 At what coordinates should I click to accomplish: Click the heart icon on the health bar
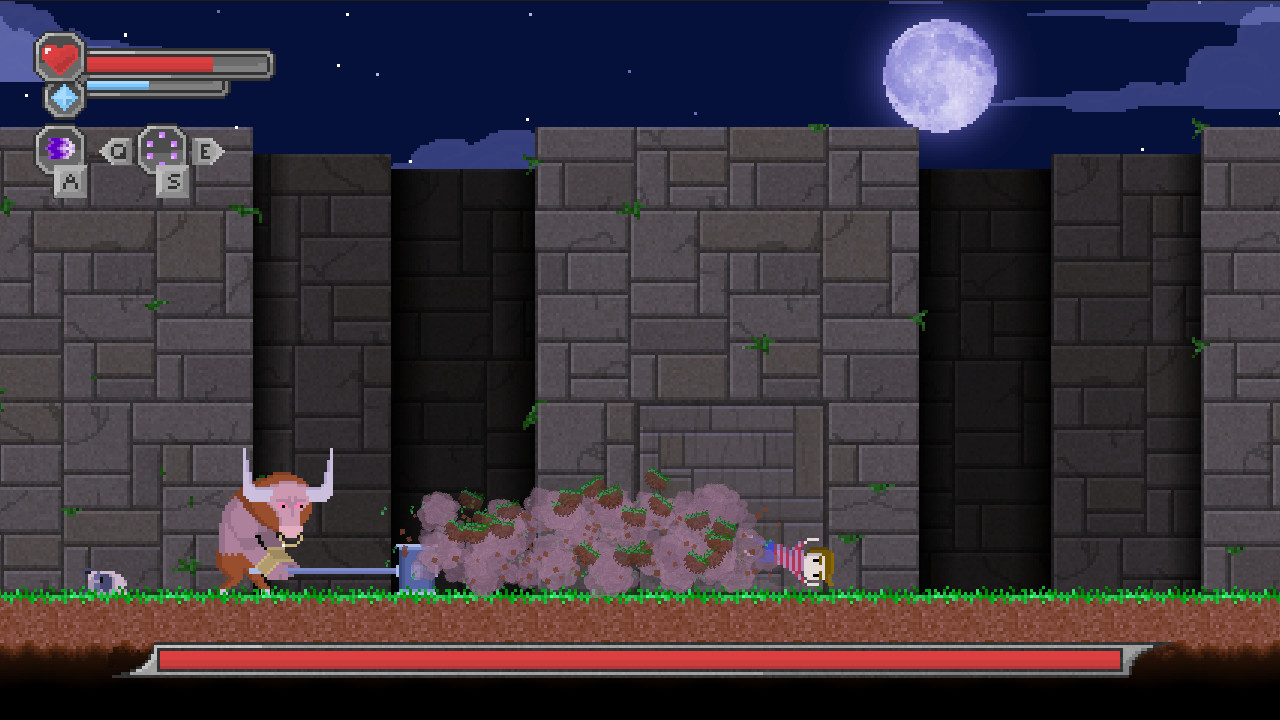tap(60, 58)
